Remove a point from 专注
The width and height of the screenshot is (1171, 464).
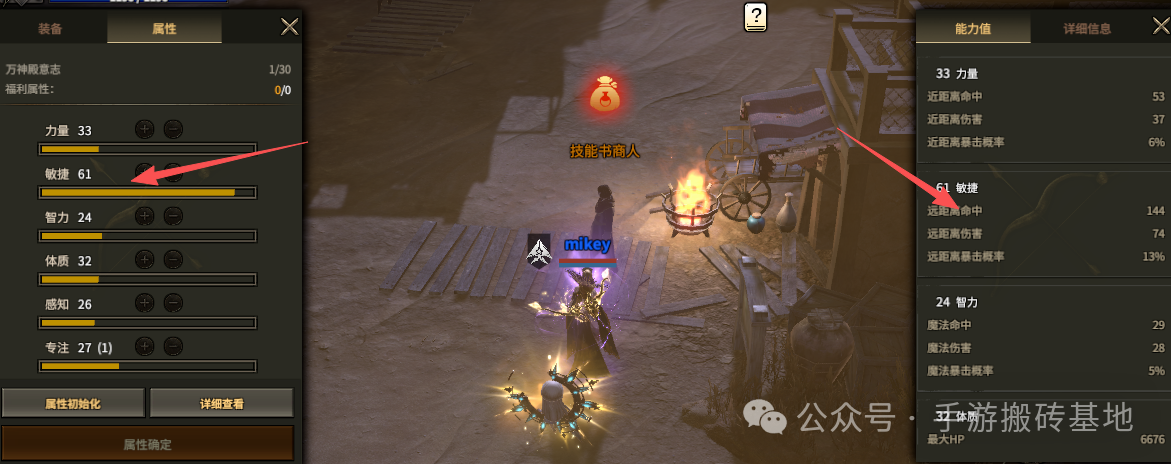point(173,346)
